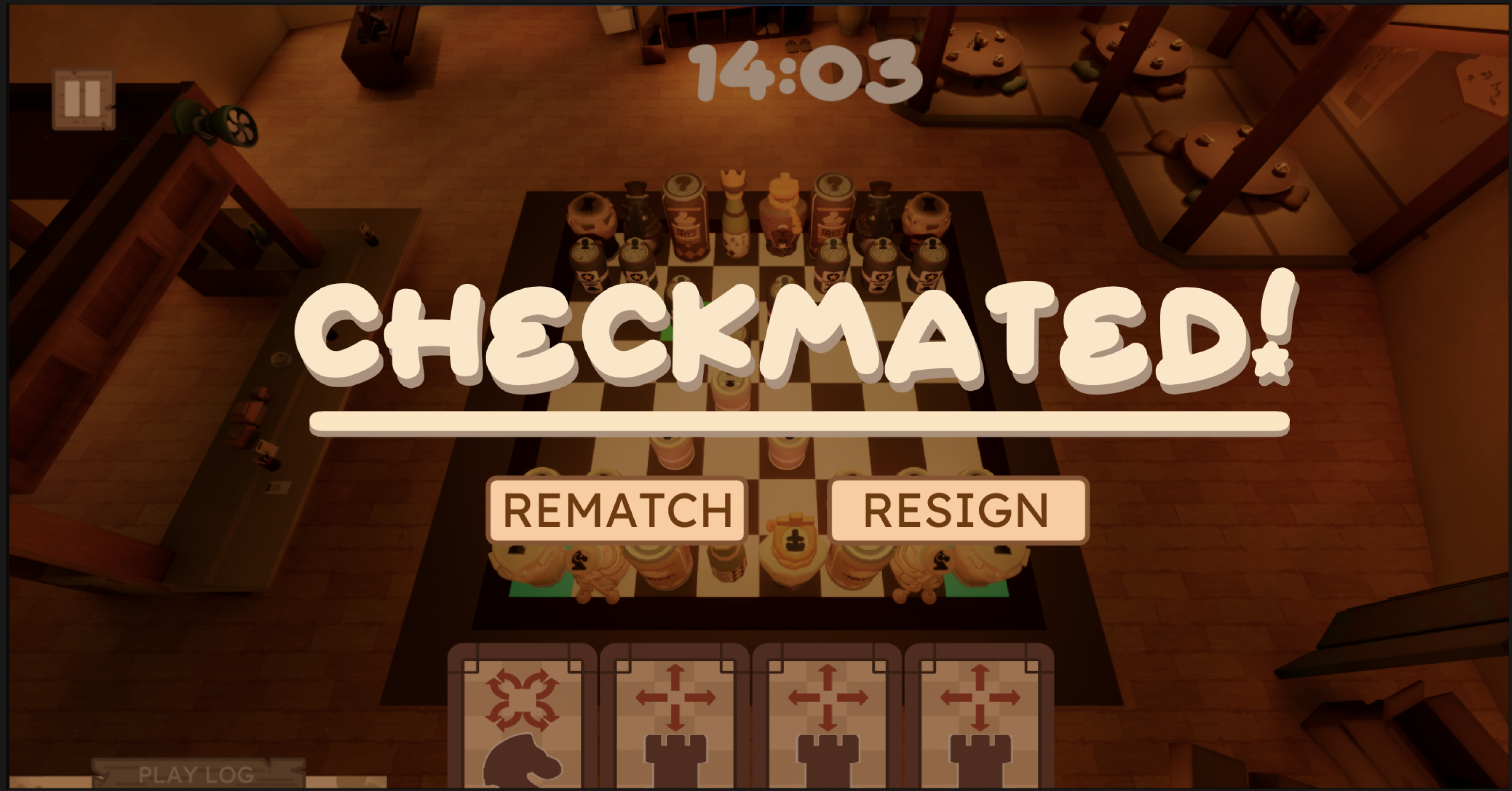Screen dimensions: 1512x791
Task: Open the pause menu icon
Action: click(x=83, y=99)
